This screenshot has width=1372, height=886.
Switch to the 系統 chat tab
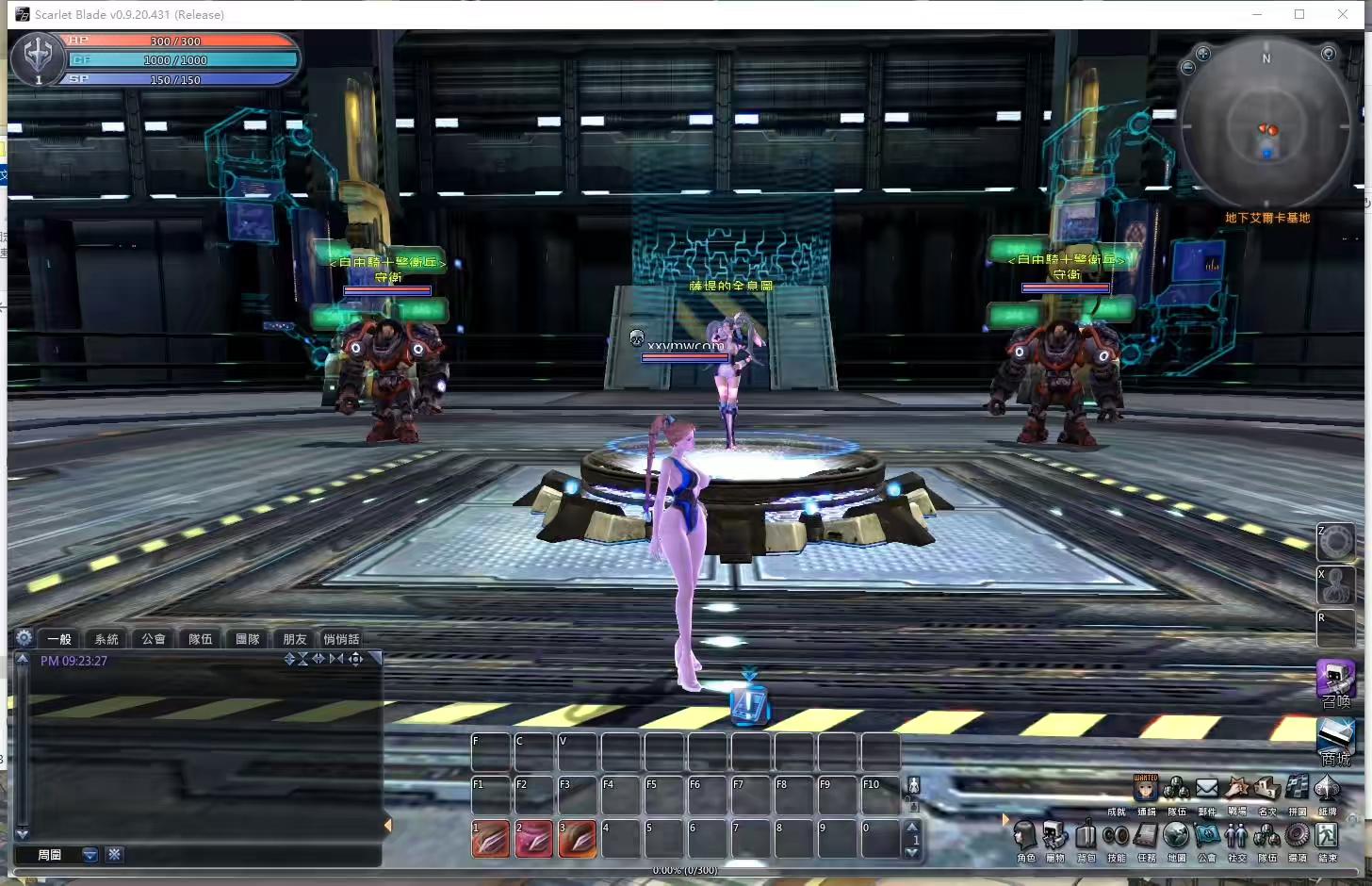click(x=106, y=638)
